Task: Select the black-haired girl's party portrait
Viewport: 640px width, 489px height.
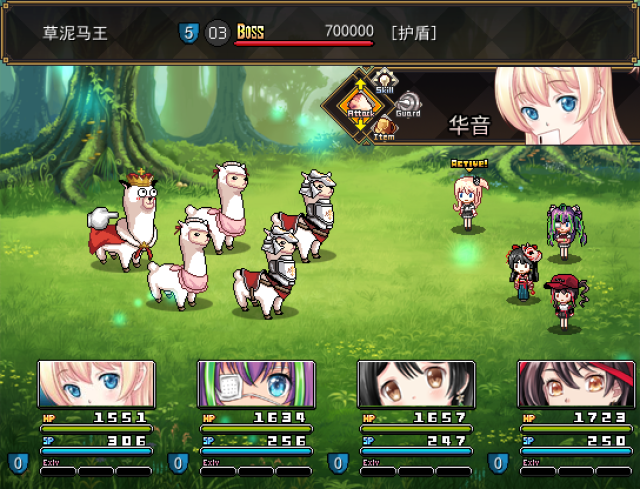Action: 417,385
